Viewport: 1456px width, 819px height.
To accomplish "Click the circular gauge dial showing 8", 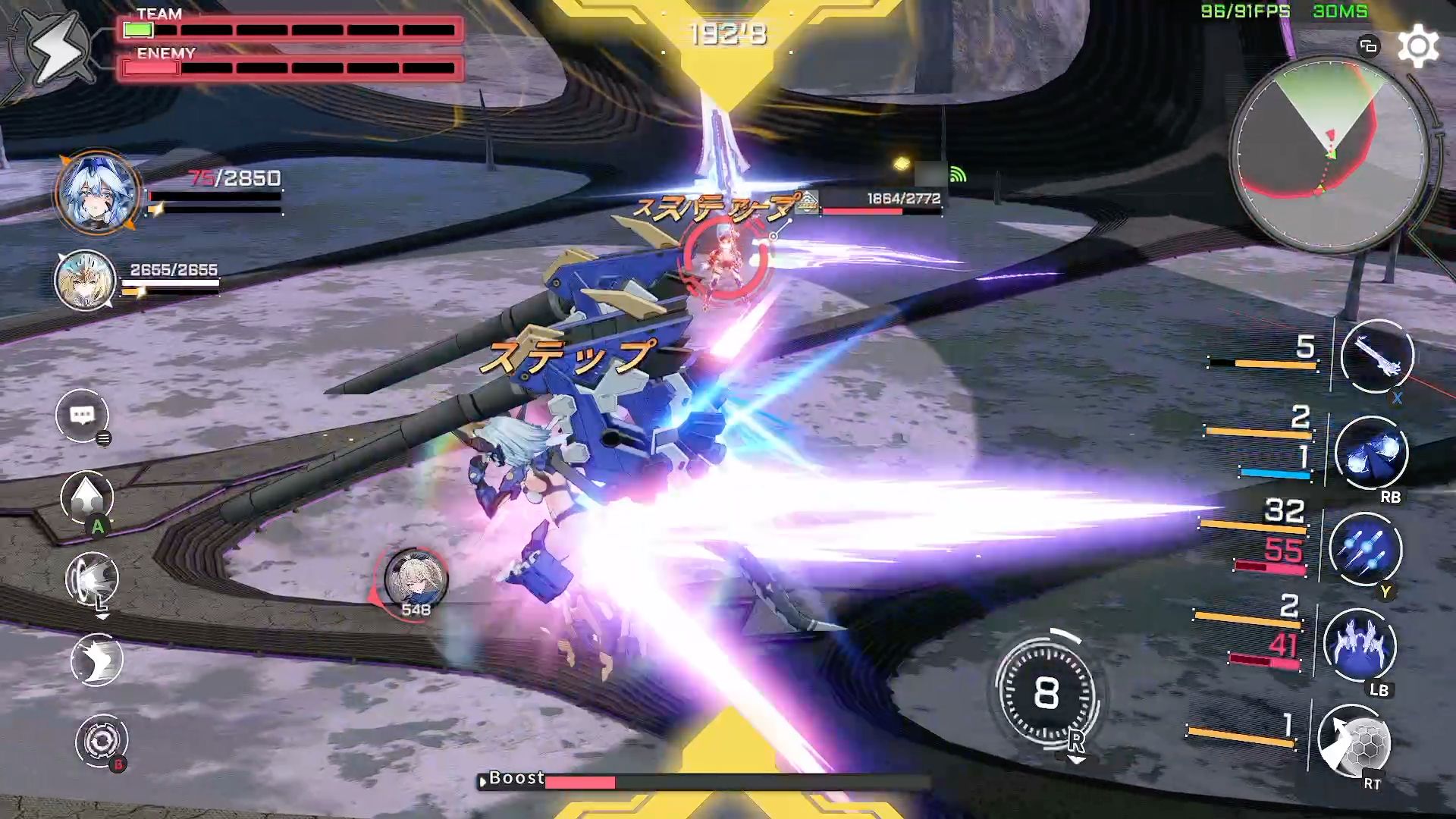I will 1046,693.
